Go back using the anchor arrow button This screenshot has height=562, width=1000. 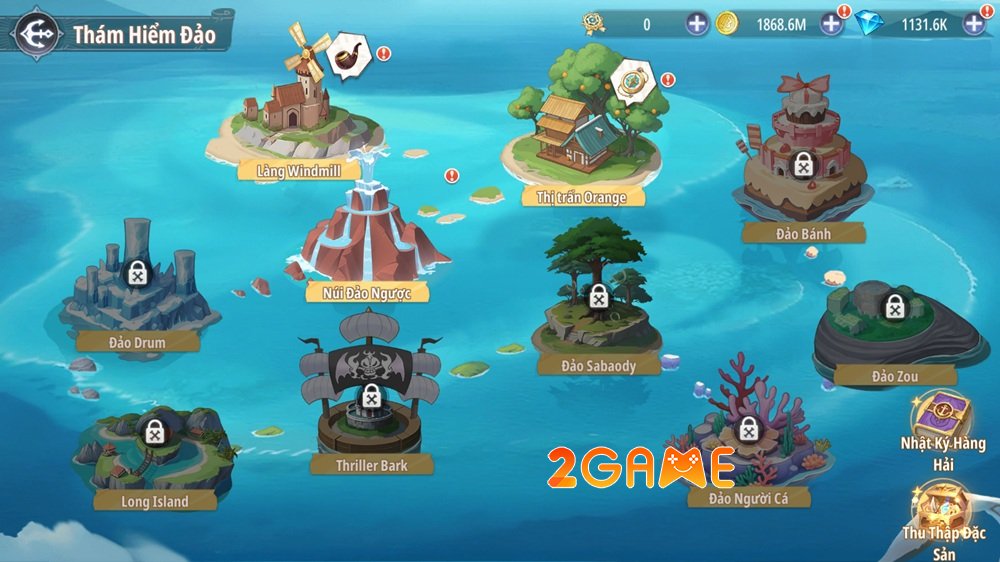[x=33, y=35]
